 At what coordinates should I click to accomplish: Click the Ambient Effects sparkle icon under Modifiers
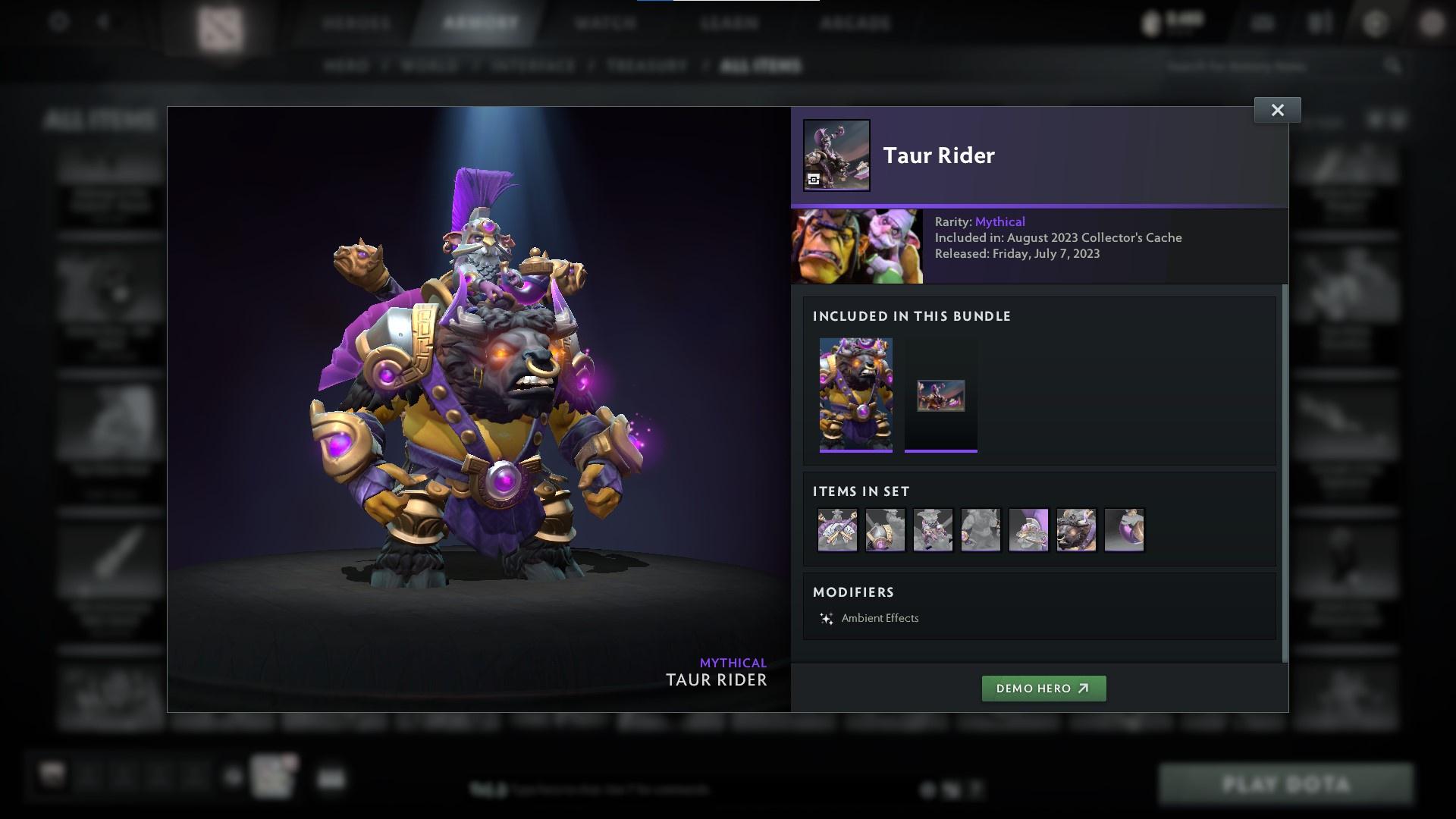827,617
